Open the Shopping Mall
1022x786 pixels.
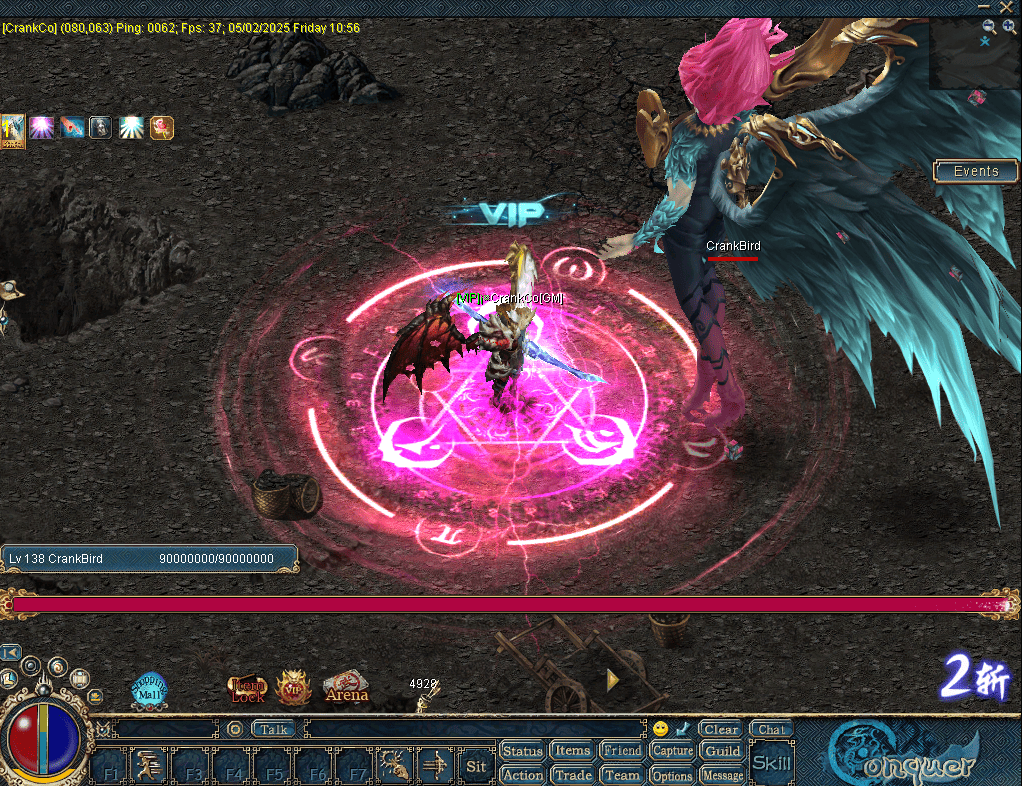click(x=149, y=690)
